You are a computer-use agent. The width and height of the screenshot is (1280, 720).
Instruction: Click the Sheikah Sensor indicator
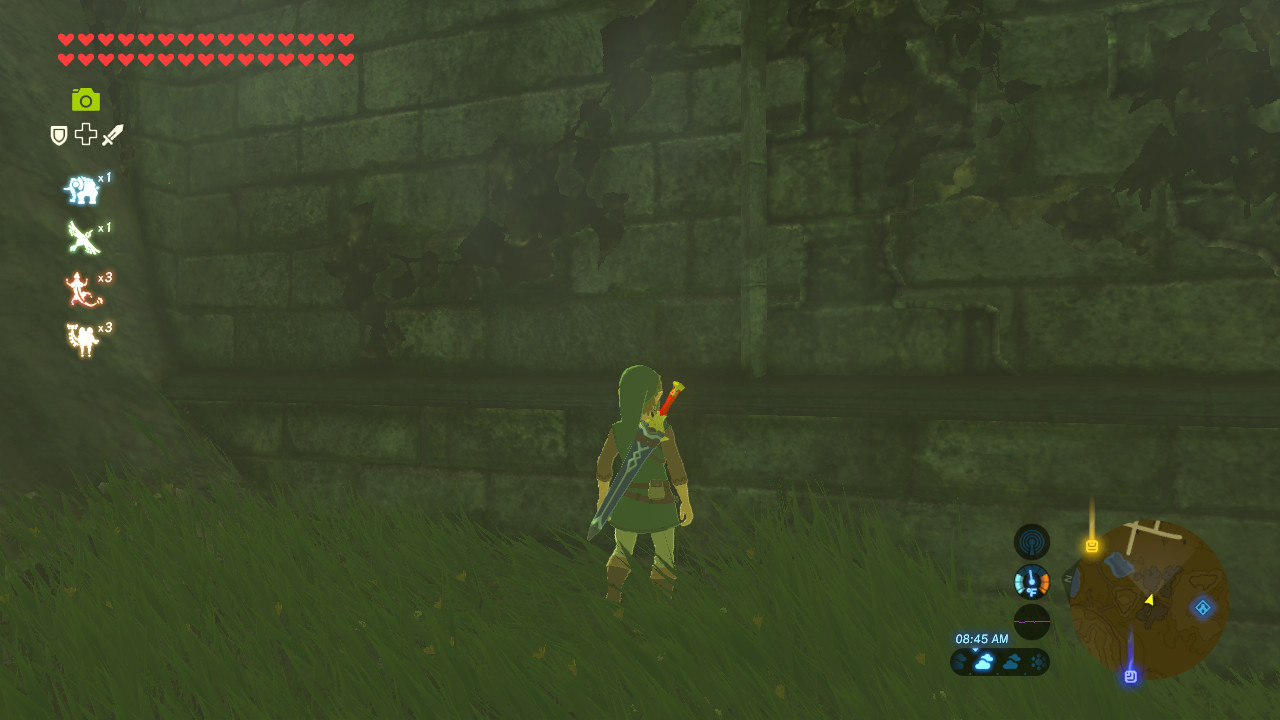[1031, 541]
